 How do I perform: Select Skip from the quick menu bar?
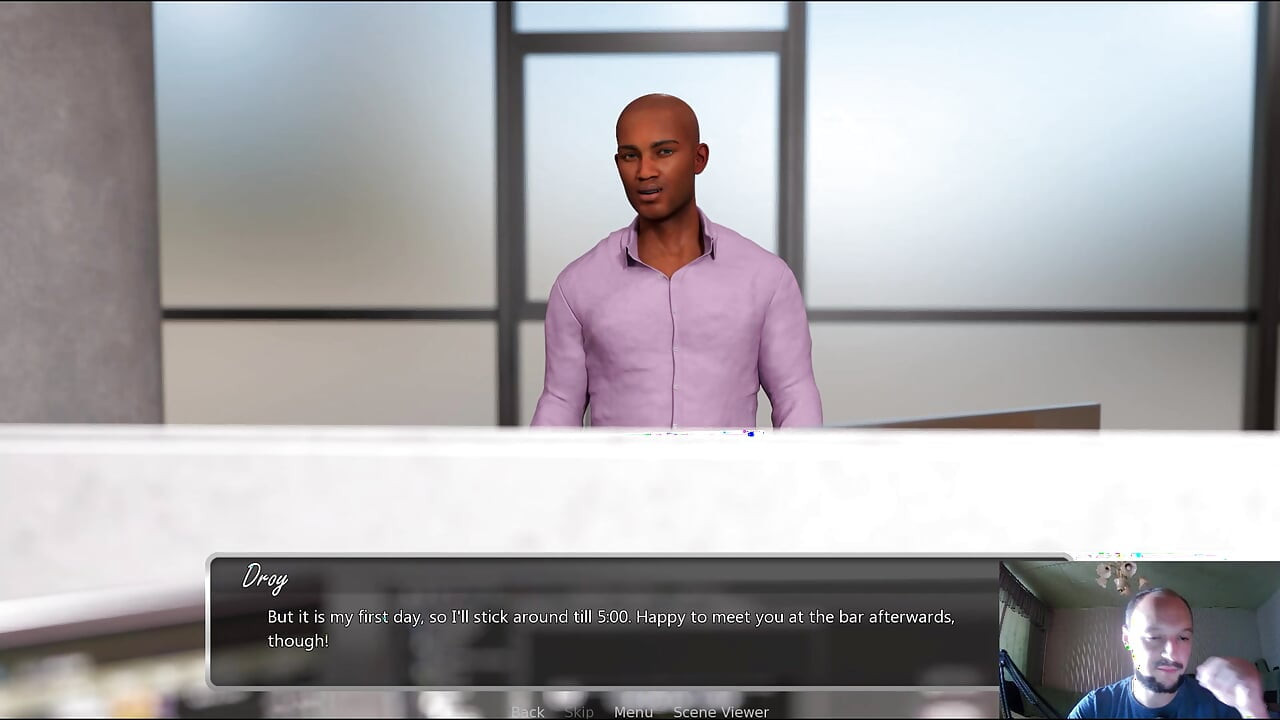point(578,711)
